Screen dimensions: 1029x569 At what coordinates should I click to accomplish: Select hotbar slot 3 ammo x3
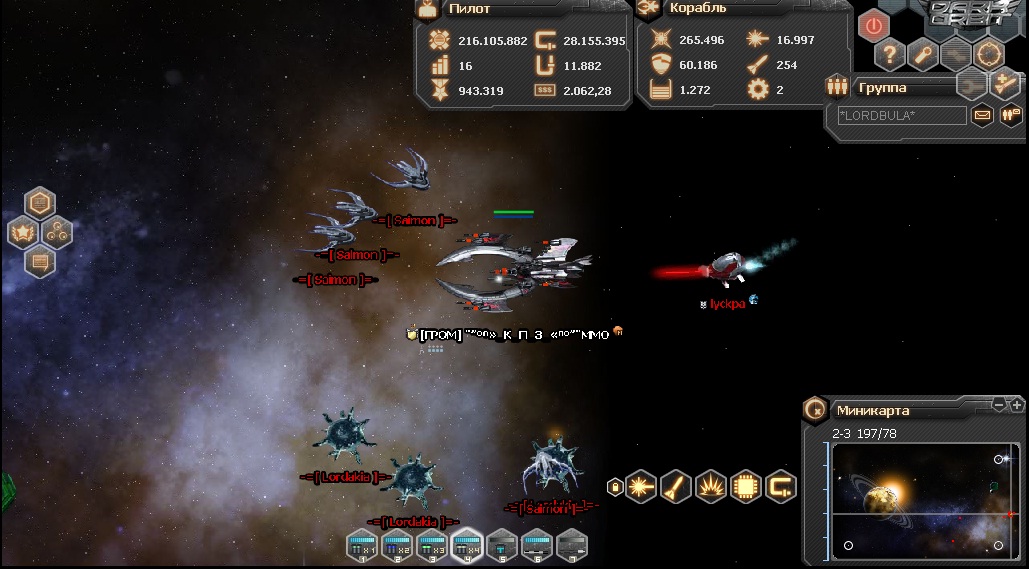tap(432, 546)
